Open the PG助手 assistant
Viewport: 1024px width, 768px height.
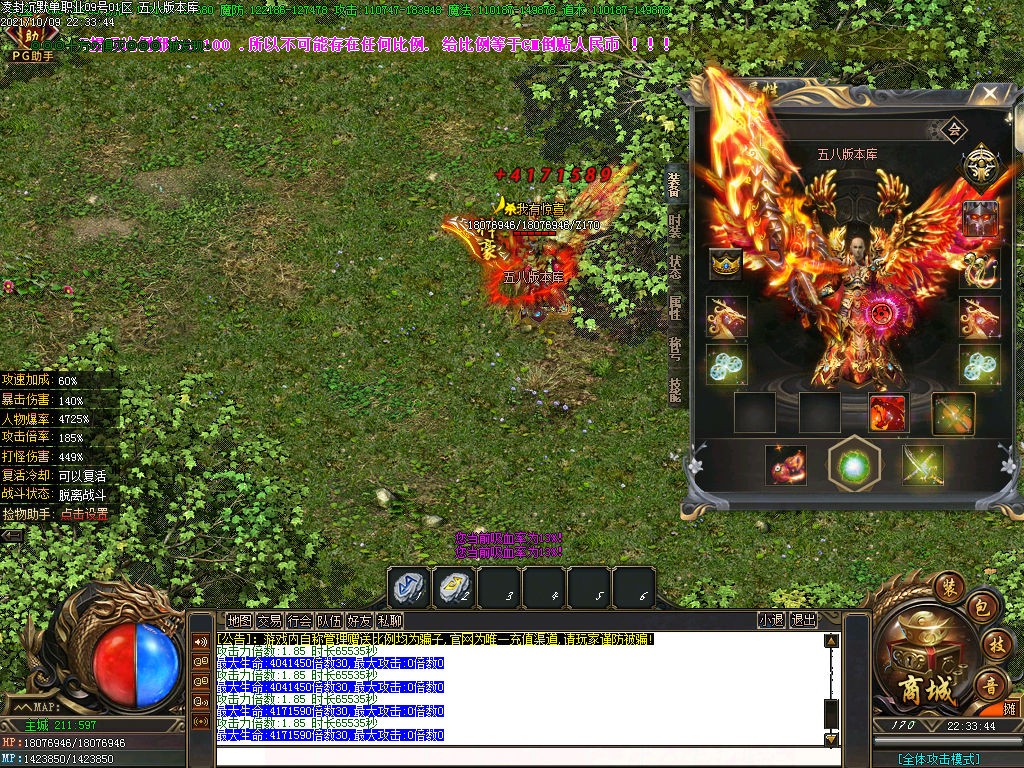[x=32, y=56]
